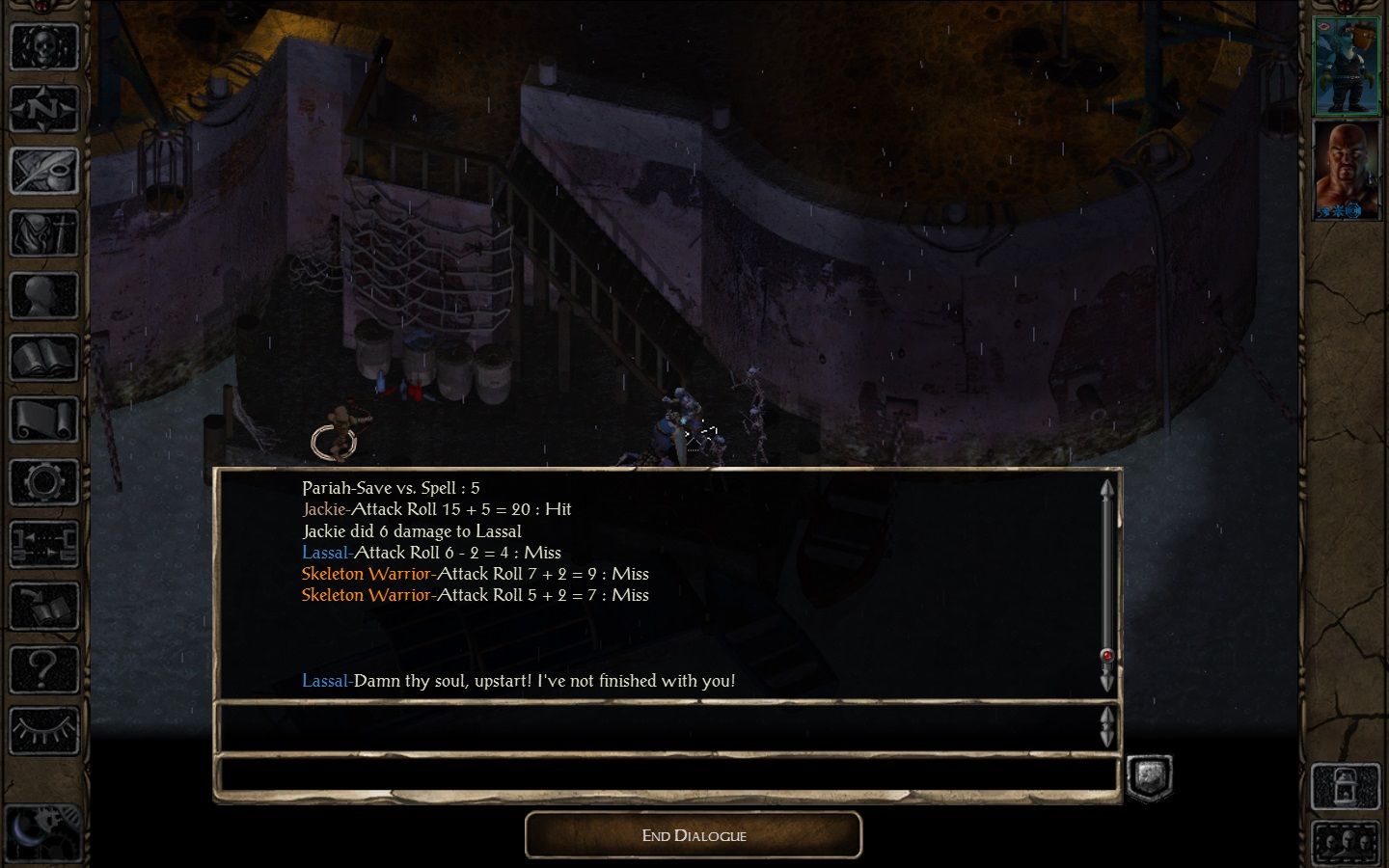Open the mage spellbook icon
1389x868 pixels.
[44, 359]
